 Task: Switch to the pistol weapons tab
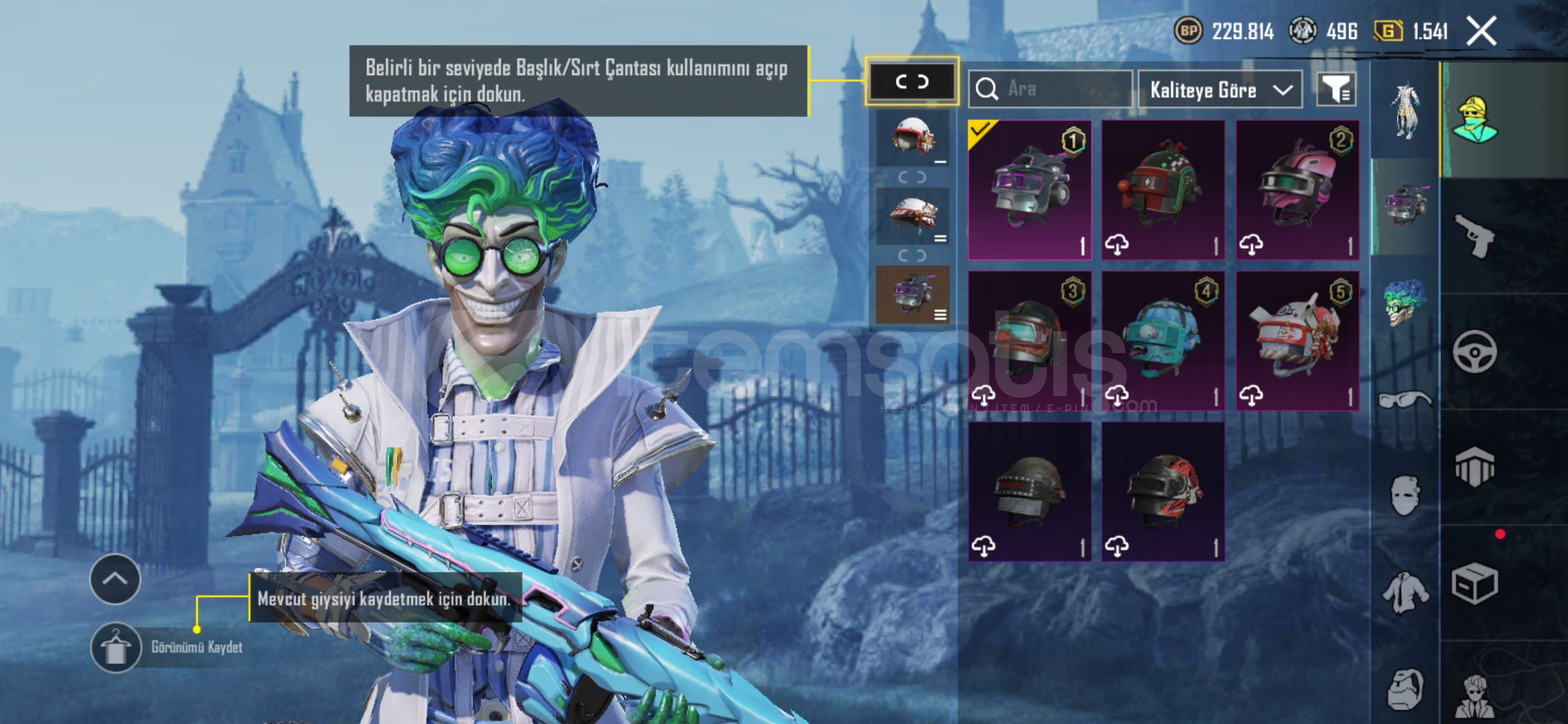[1474, 236]
